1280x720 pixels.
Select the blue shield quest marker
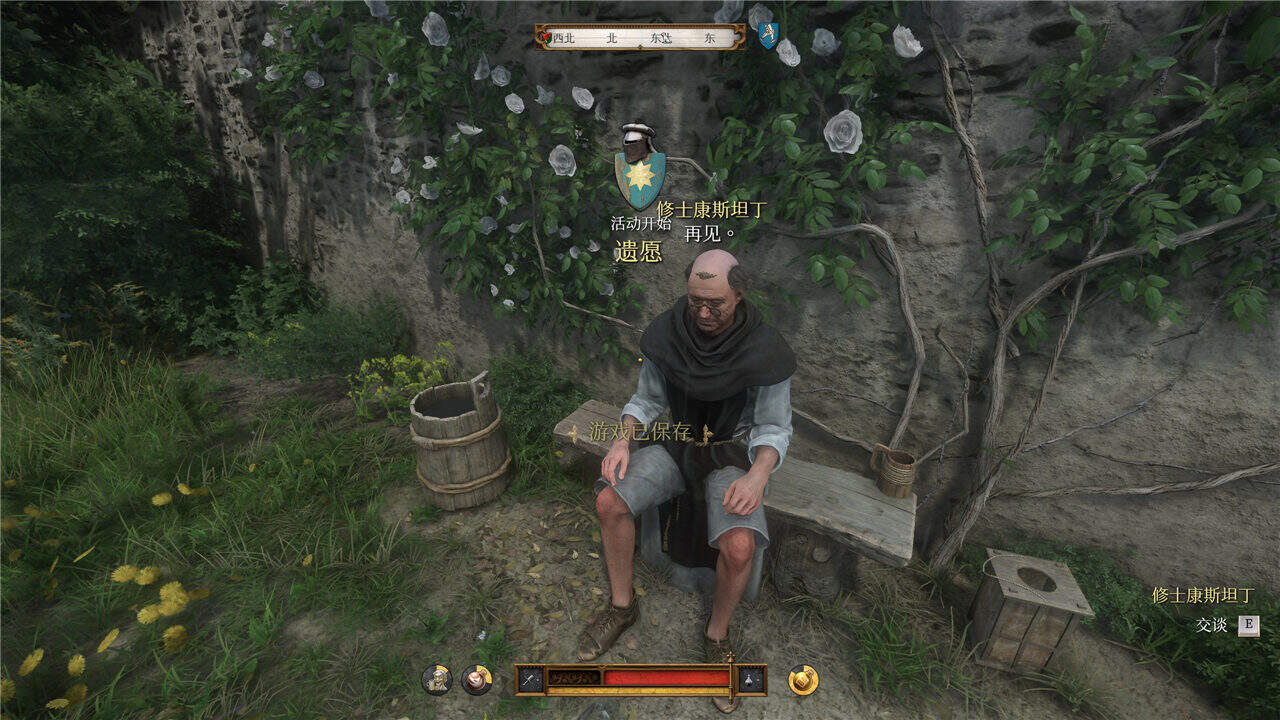(767, 36)
